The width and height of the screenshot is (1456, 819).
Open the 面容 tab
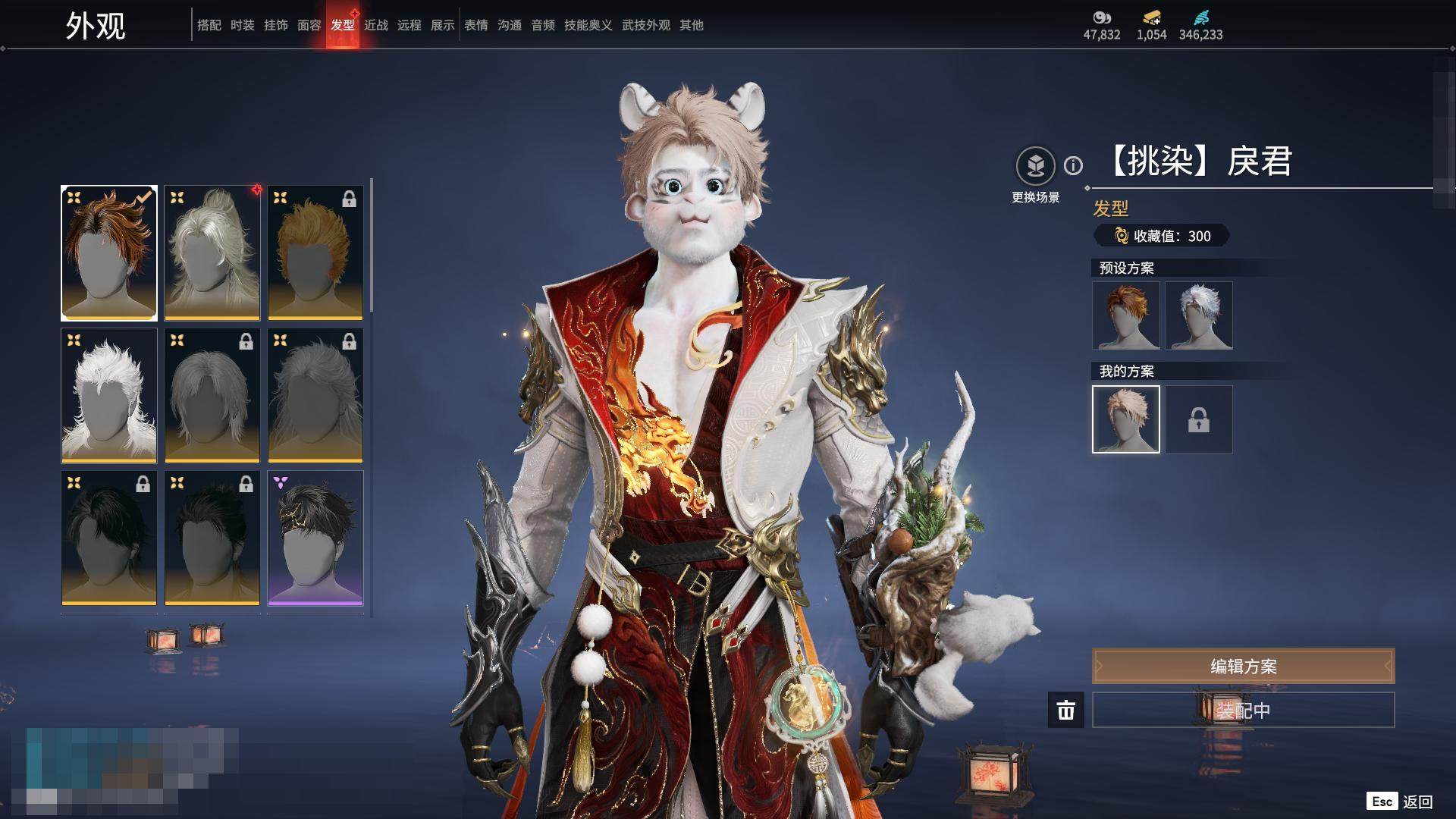point(309,25)
